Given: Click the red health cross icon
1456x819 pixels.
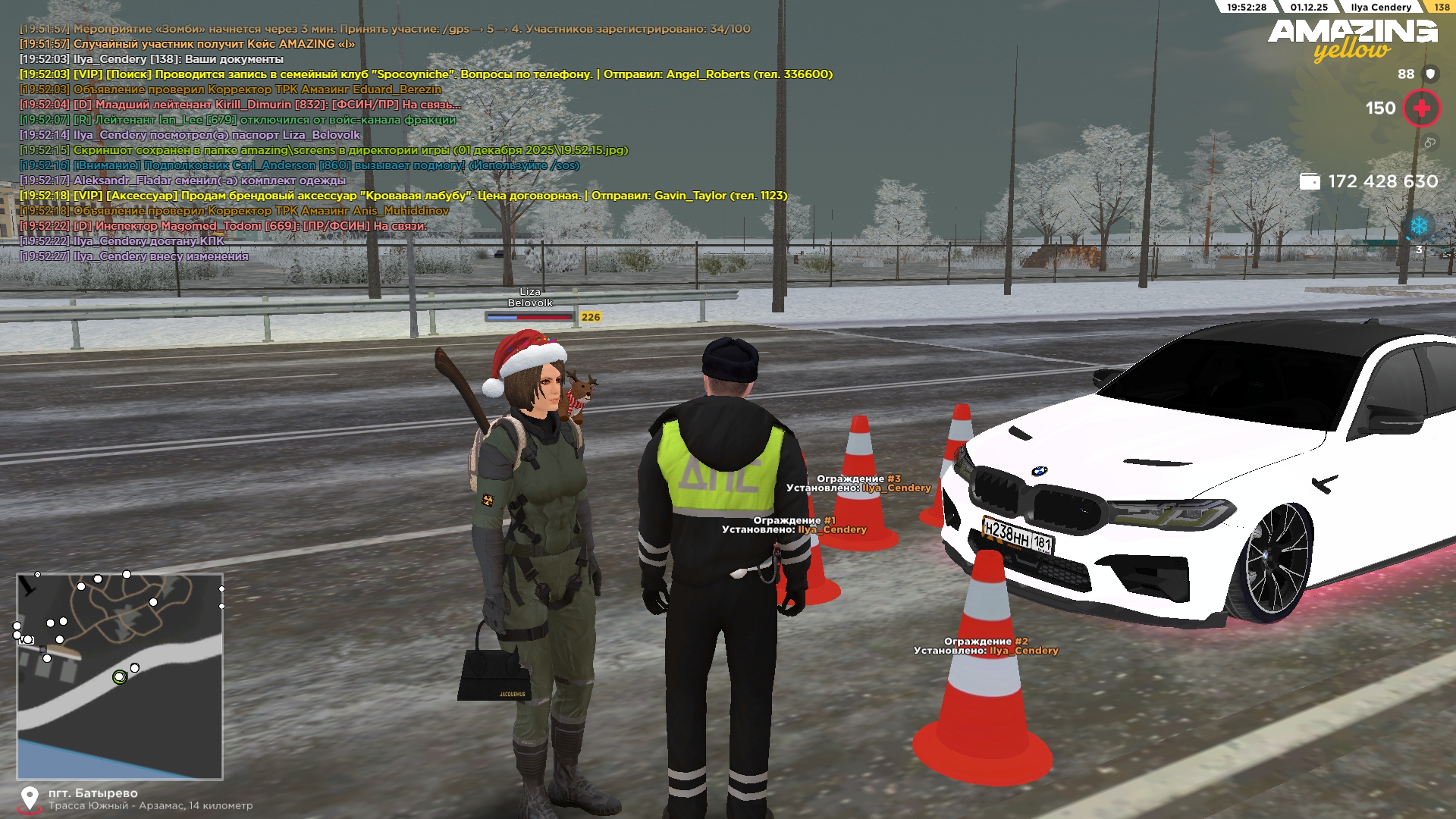Looking at the screenshot, I should 1421,108.
